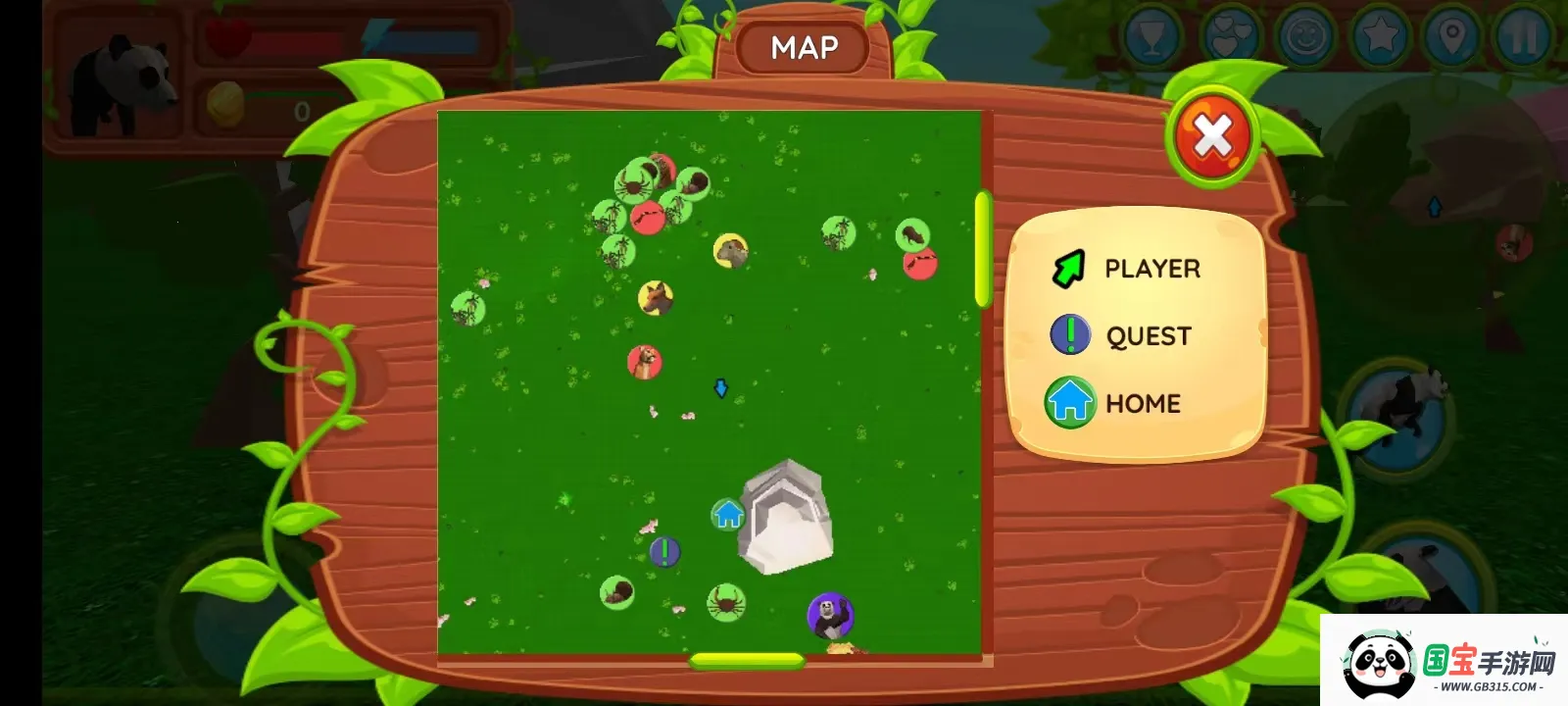Click the Quest legend entry
This screenshot has height=706, width=1568.
coord(1122,335)
